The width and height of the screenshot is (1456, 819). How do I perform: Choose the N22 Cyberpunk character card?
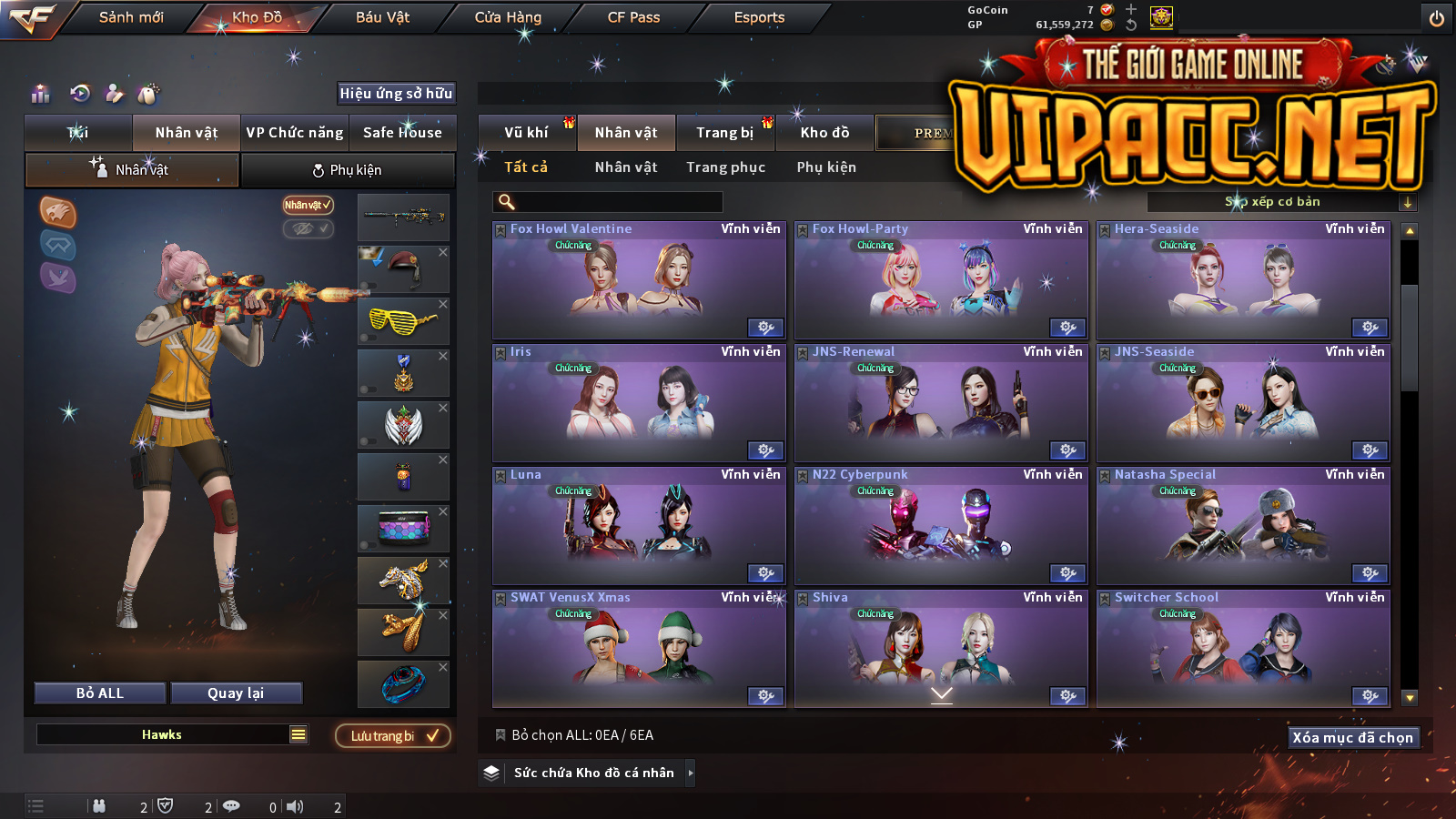click(941, 526)
